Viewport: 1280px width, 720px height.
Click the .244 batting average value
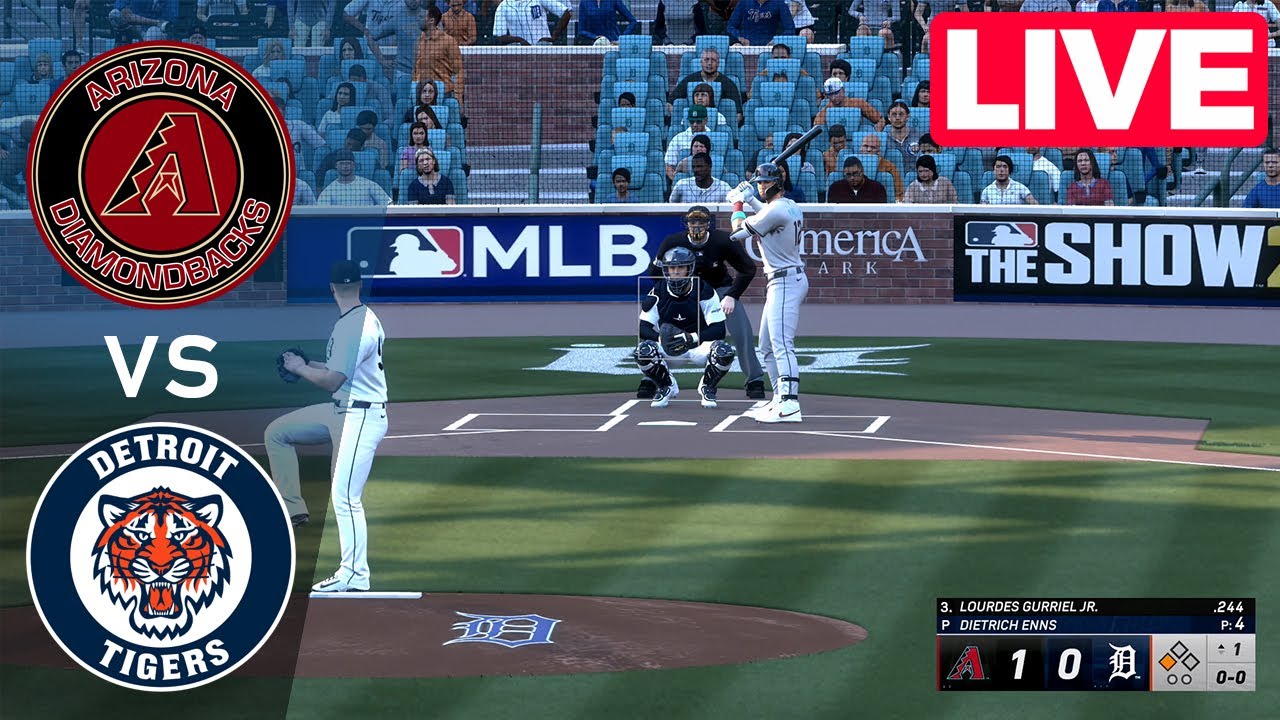(1228, 607)
